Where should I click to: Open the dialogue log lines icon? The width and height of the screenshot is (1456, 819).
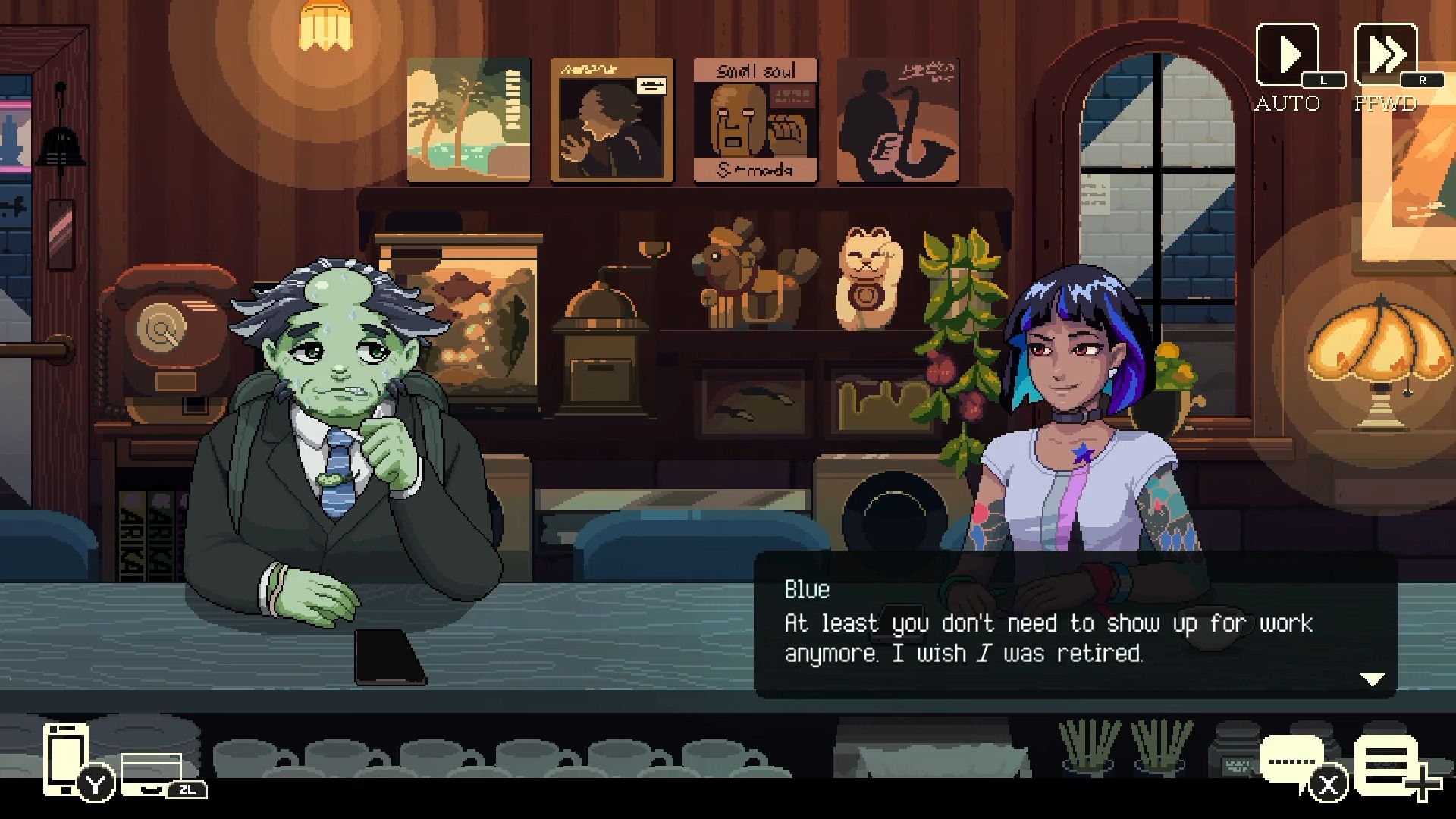tap(1385, 766)
